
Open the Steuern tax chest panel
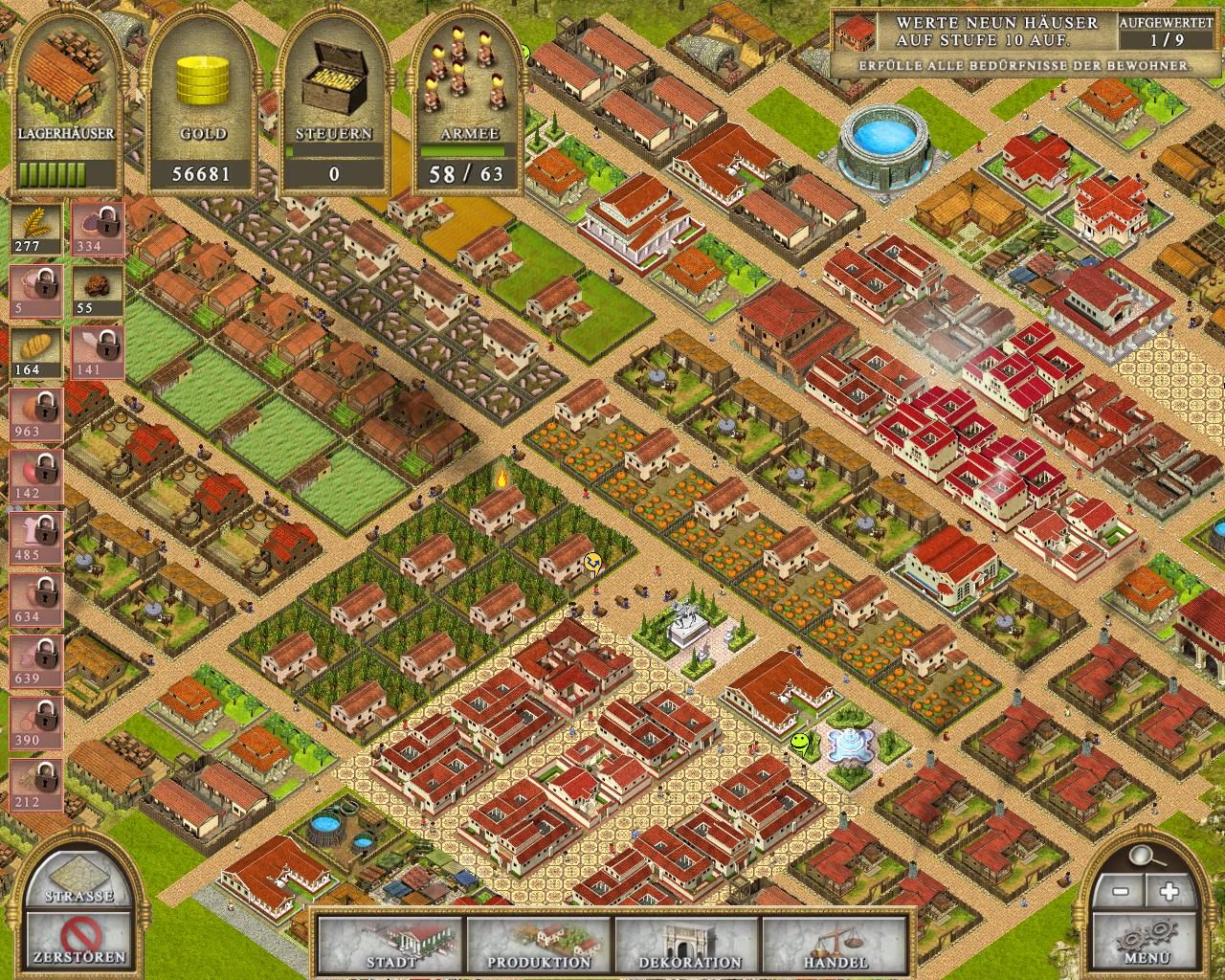[334, 100]
